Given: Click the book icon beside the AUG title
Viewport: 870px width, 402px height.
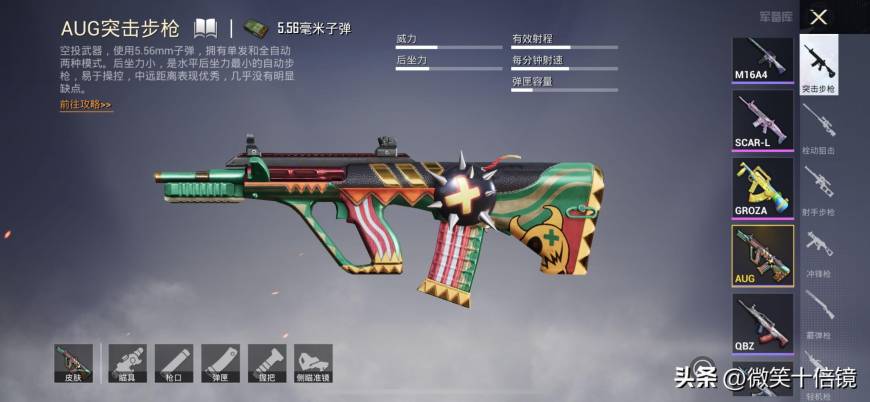Looking at the screenshot, I should coord(205,27).
